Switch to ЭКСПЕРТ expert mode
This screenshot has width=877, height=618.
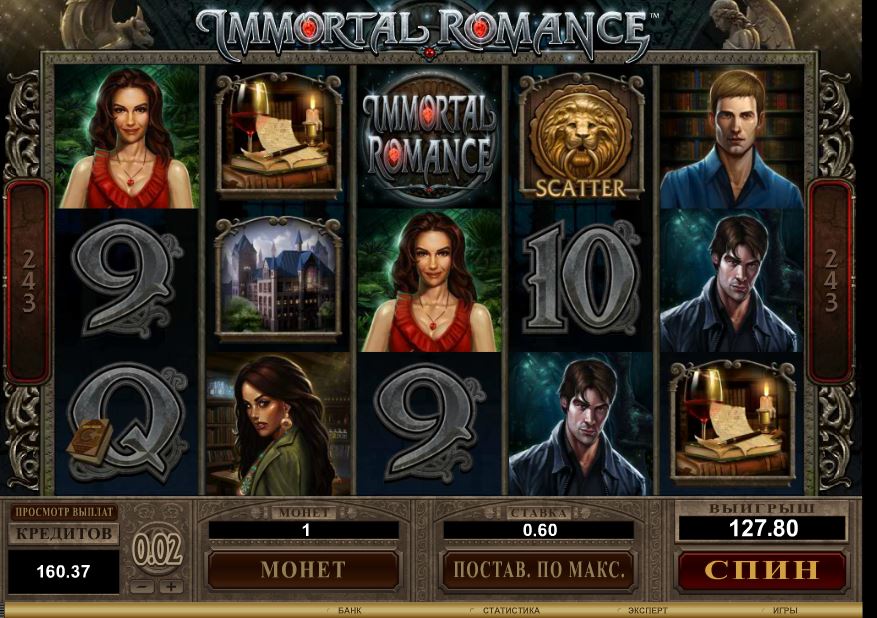[x=648, y=610]
